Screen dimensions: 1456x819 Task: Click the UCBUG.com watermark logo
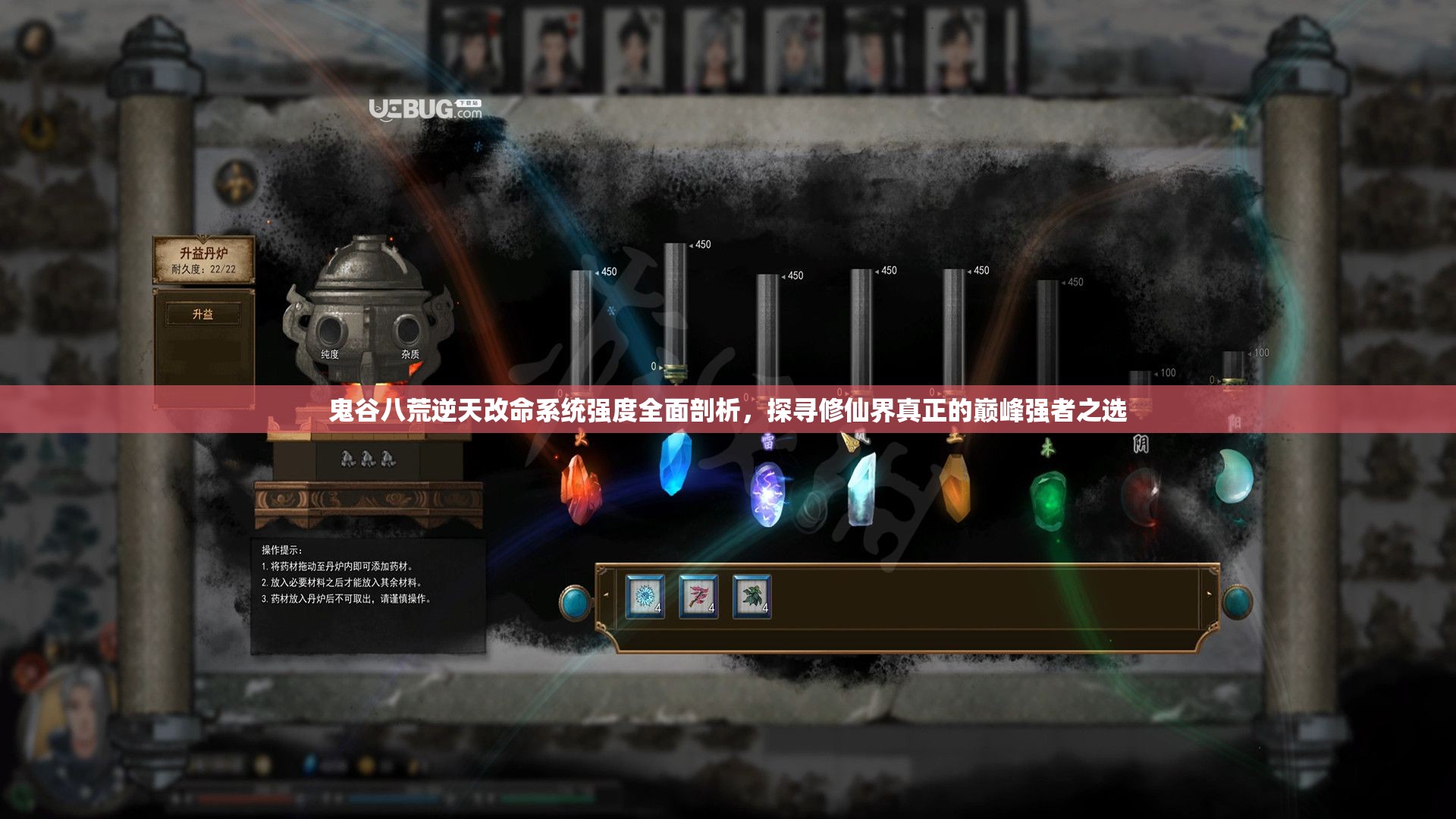tap(425, 110)
